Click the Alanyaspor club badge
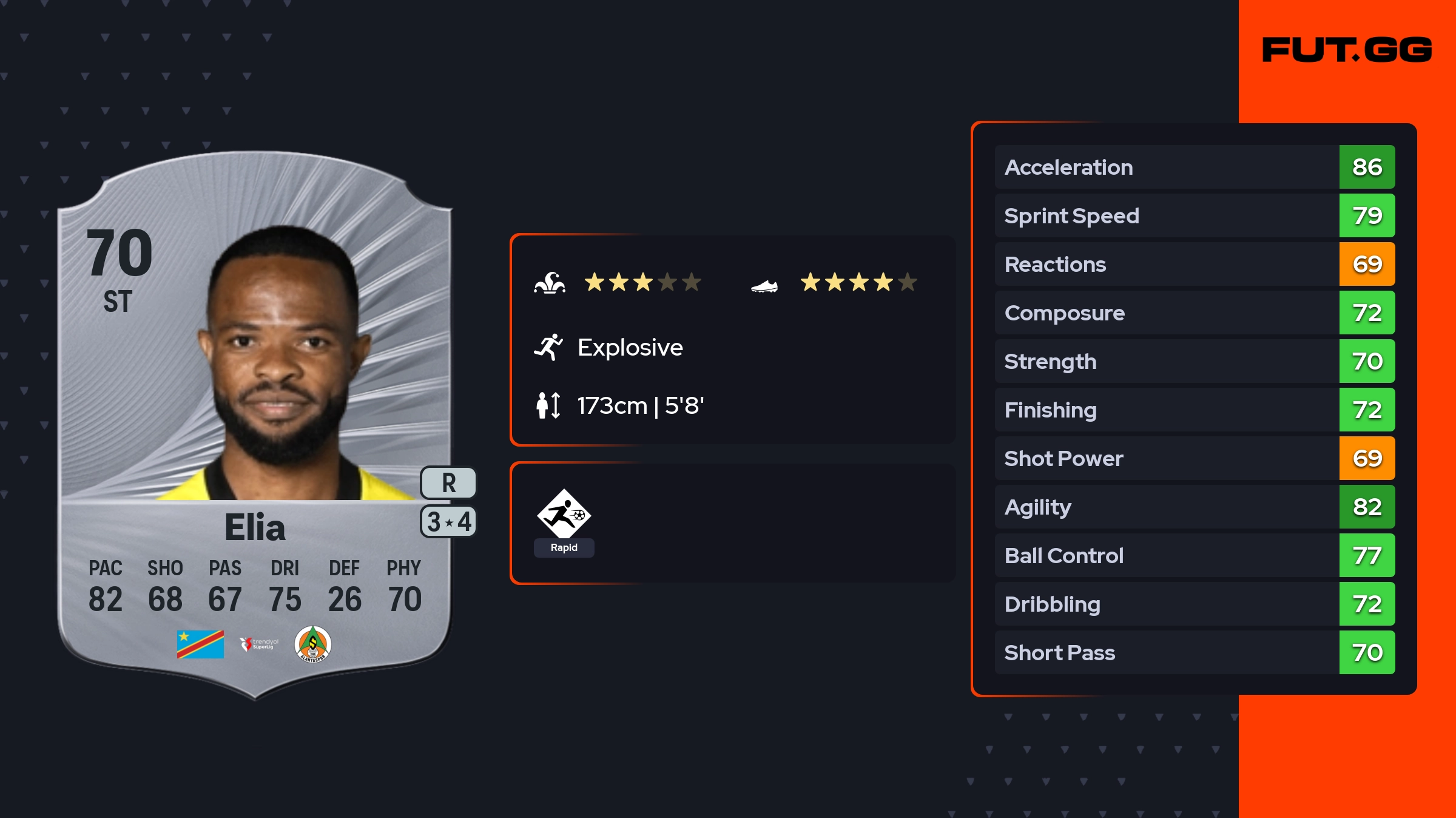 [x=312, y=644]
